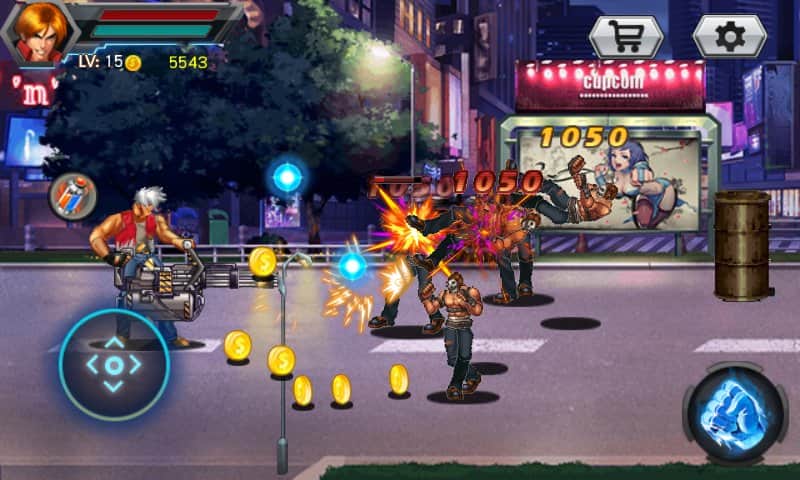Use the potion item icon
Image resolution: width=800 pixels, height=480 pixels.
point(72,196)
